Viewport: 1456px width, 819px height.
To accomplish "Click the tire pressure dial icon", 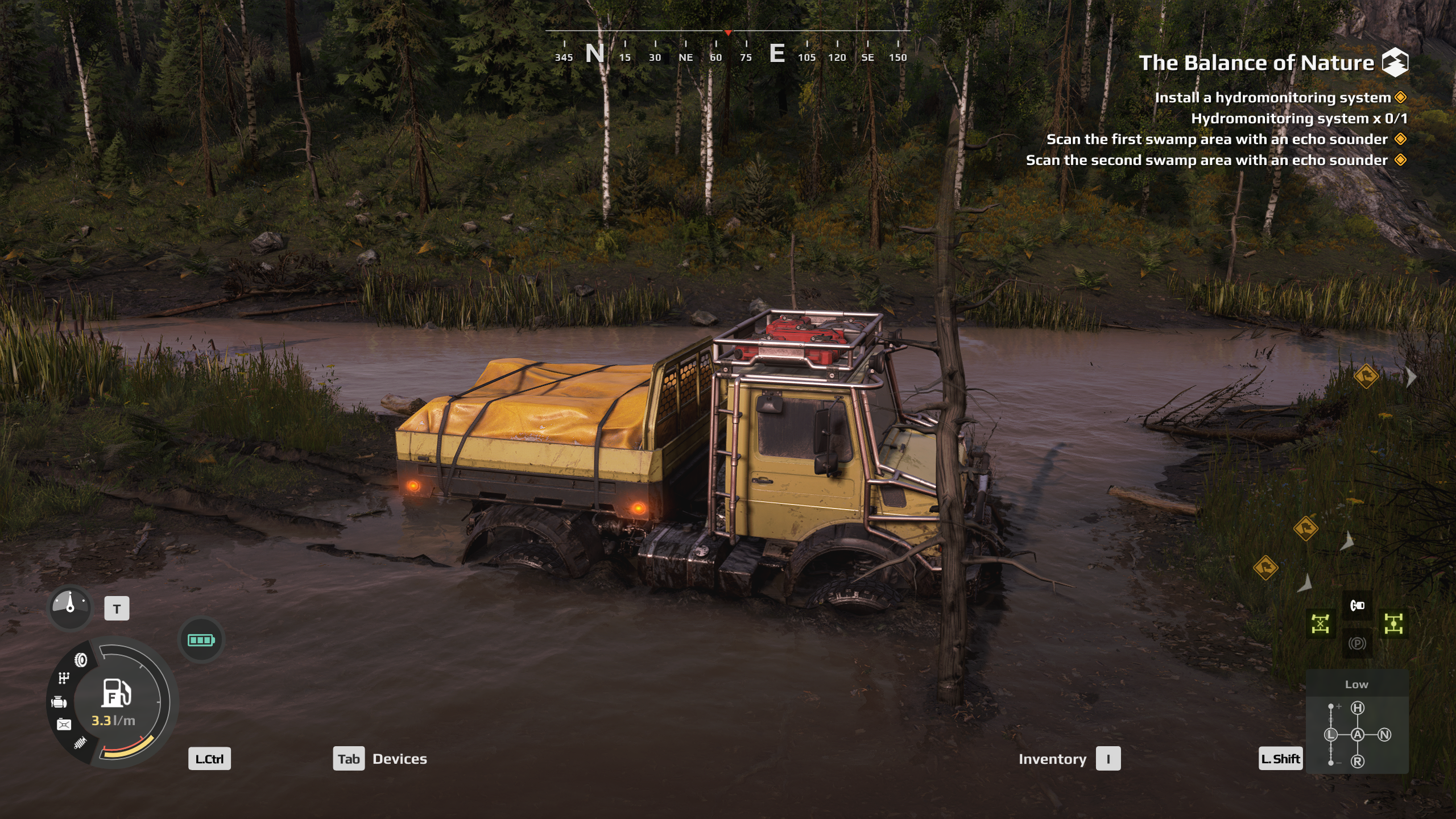I will pyautogui.click(x=70, y=607).
